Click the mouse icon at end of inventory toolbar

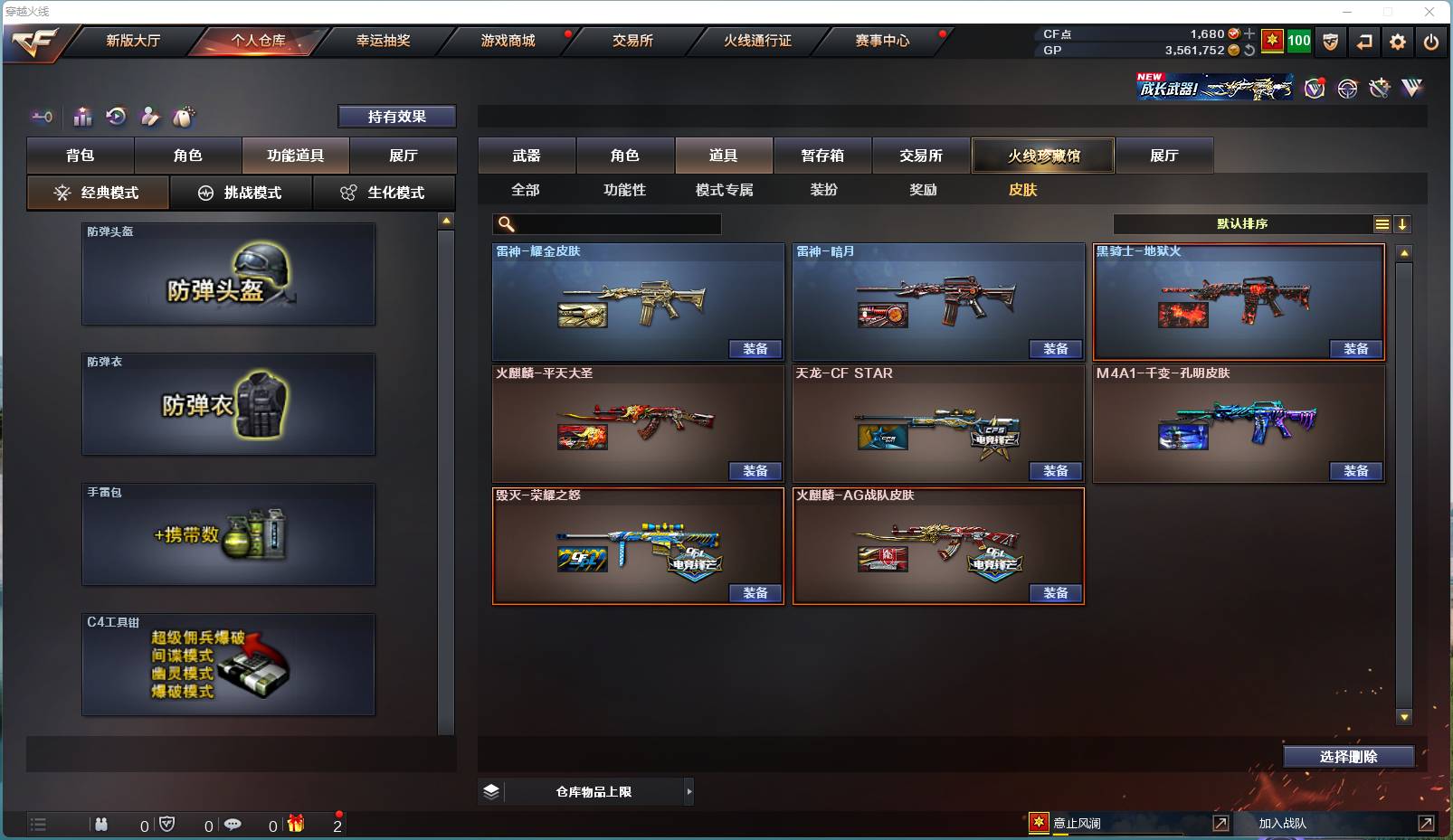[x=185, y=117]
